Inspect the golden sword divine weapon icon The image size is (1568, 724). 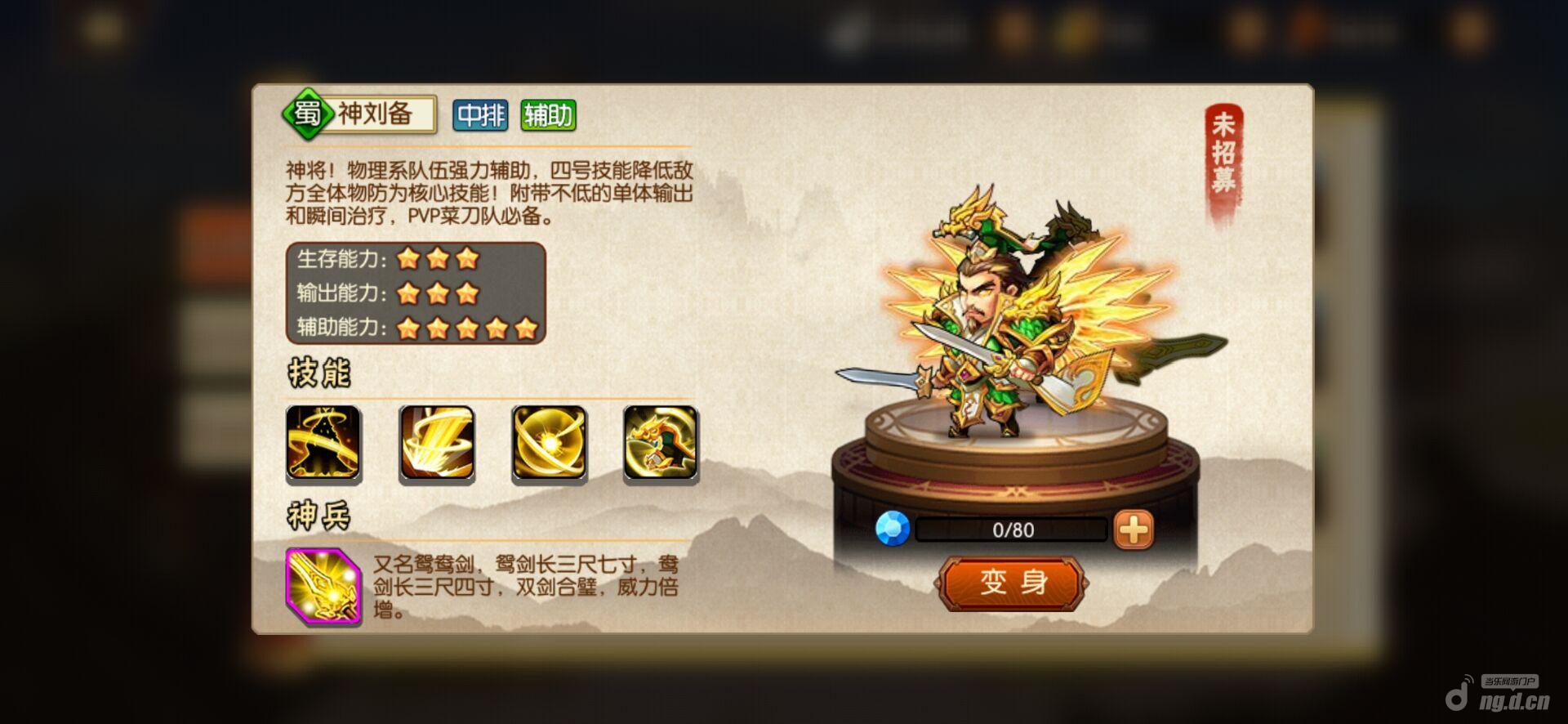pyautogui.click(x=323, y=587)
